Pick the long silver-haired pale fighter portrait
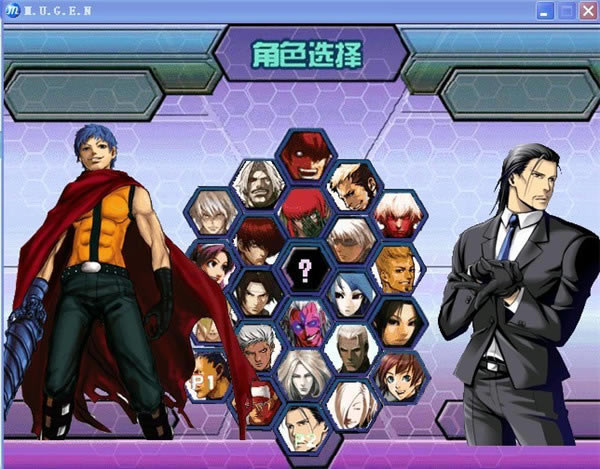Image resolution: width=600 pixels, height=469 pixels. pos(304,376)
